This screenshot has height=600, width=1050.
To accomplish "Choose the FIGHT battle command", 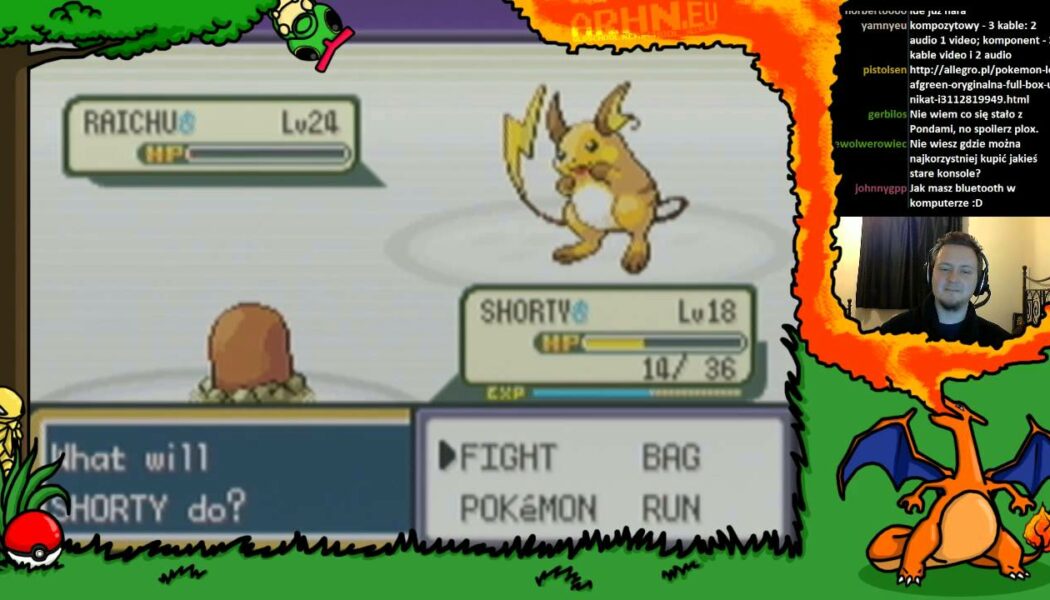I will tap(507, 458).
